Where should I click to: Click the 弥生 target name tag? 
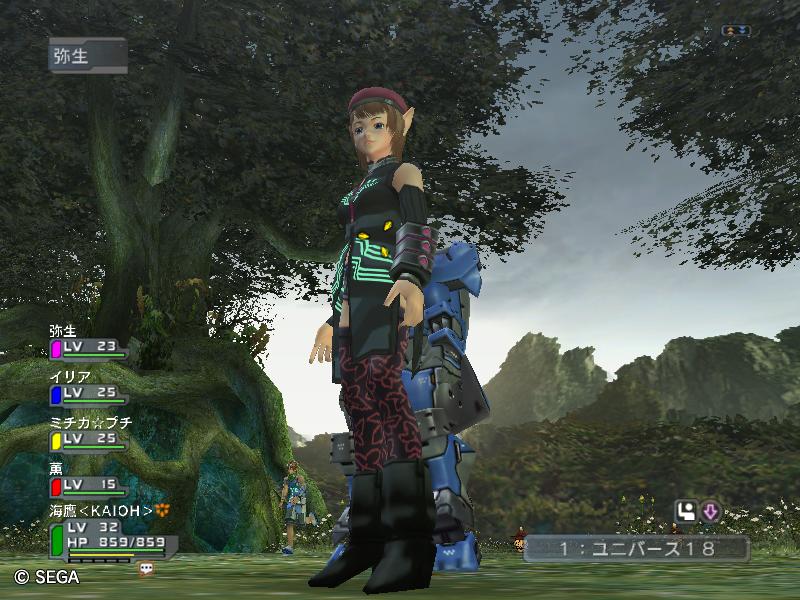point(87,56)
